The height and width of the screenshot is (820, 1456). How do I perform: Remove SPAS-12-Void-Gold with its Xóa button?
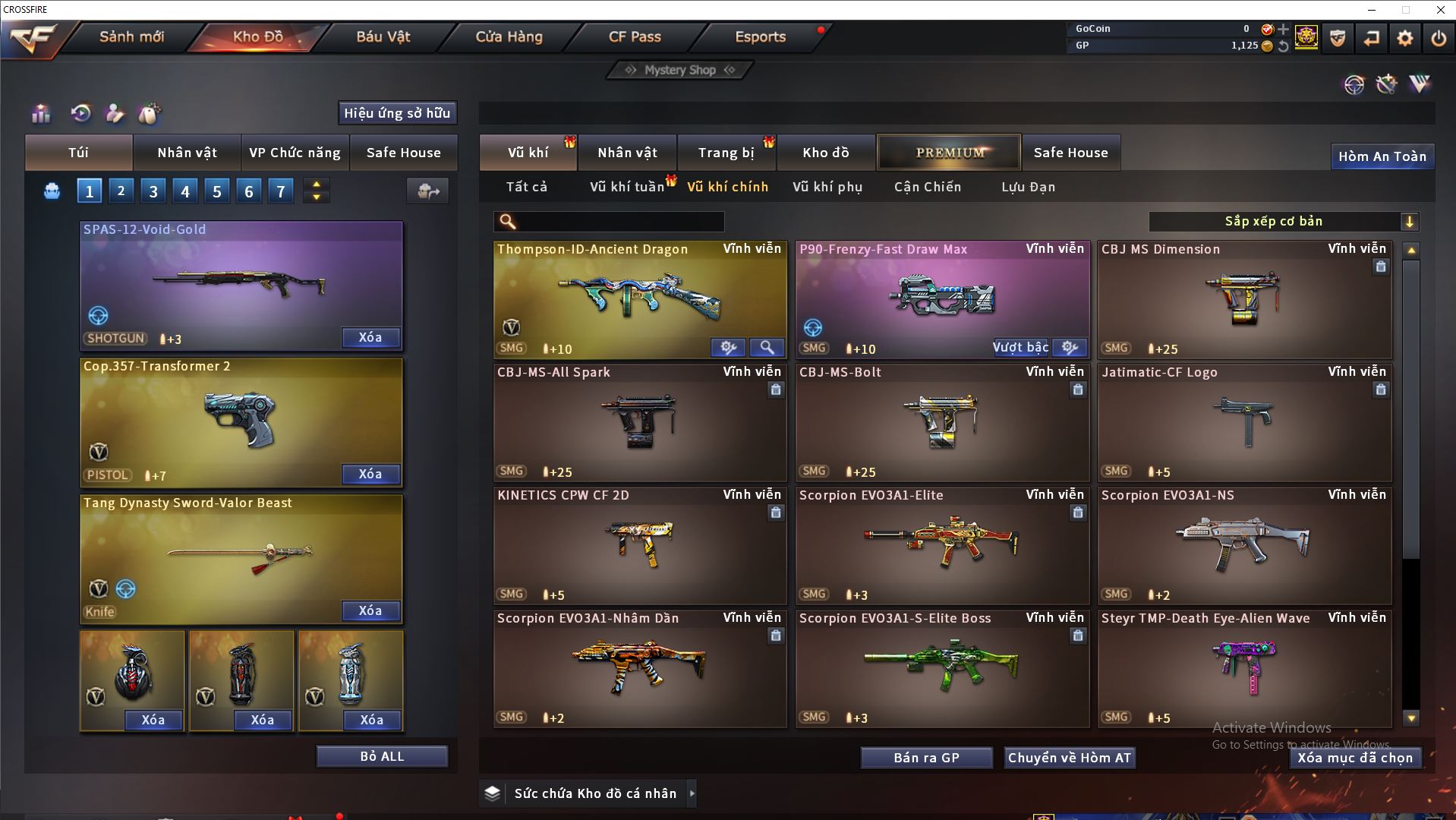[x=370, y=337]
